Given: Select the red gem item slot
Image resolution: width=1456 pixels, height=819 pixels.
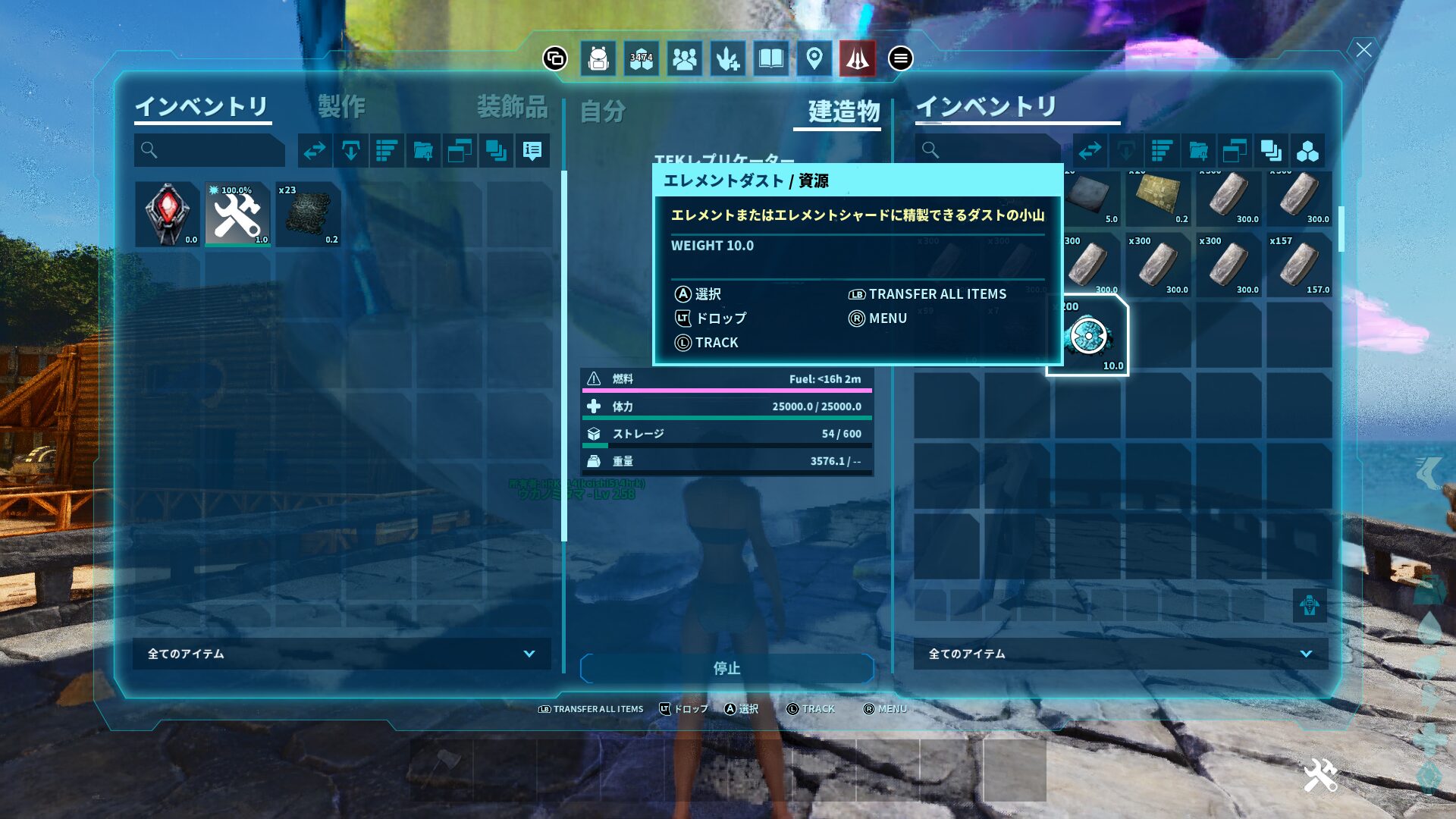Looking at the screenshot, I should (x=168, y=214).
